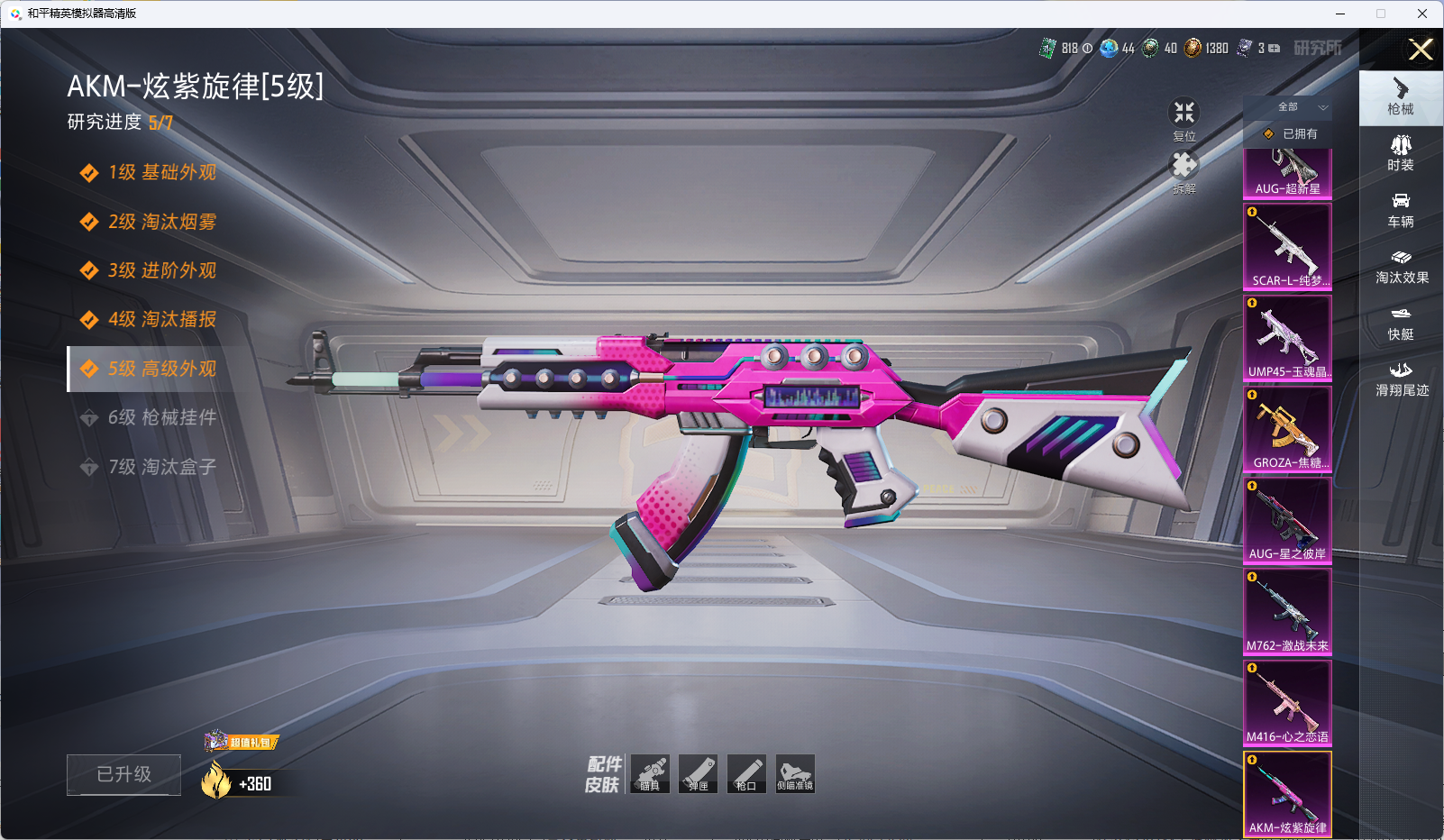Close the weapon lab screen
The height and width of the screenshot is (840, 1444).
[1421, 50]
